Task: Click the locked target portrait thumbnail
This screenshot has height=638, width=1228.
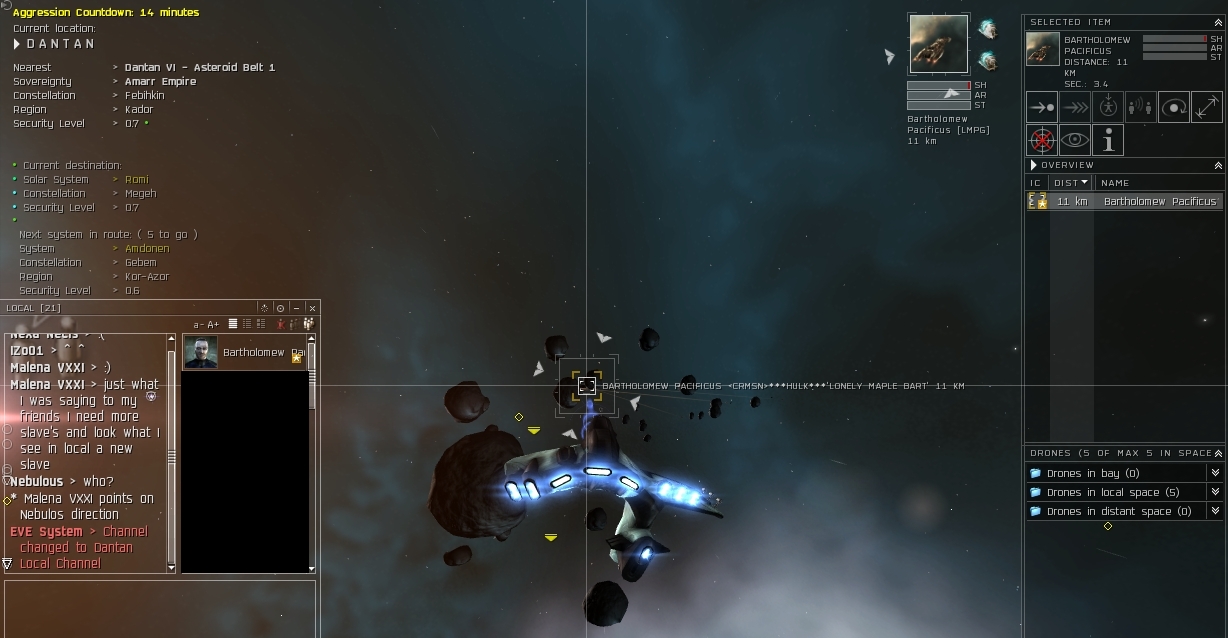Action: point(938,44)
